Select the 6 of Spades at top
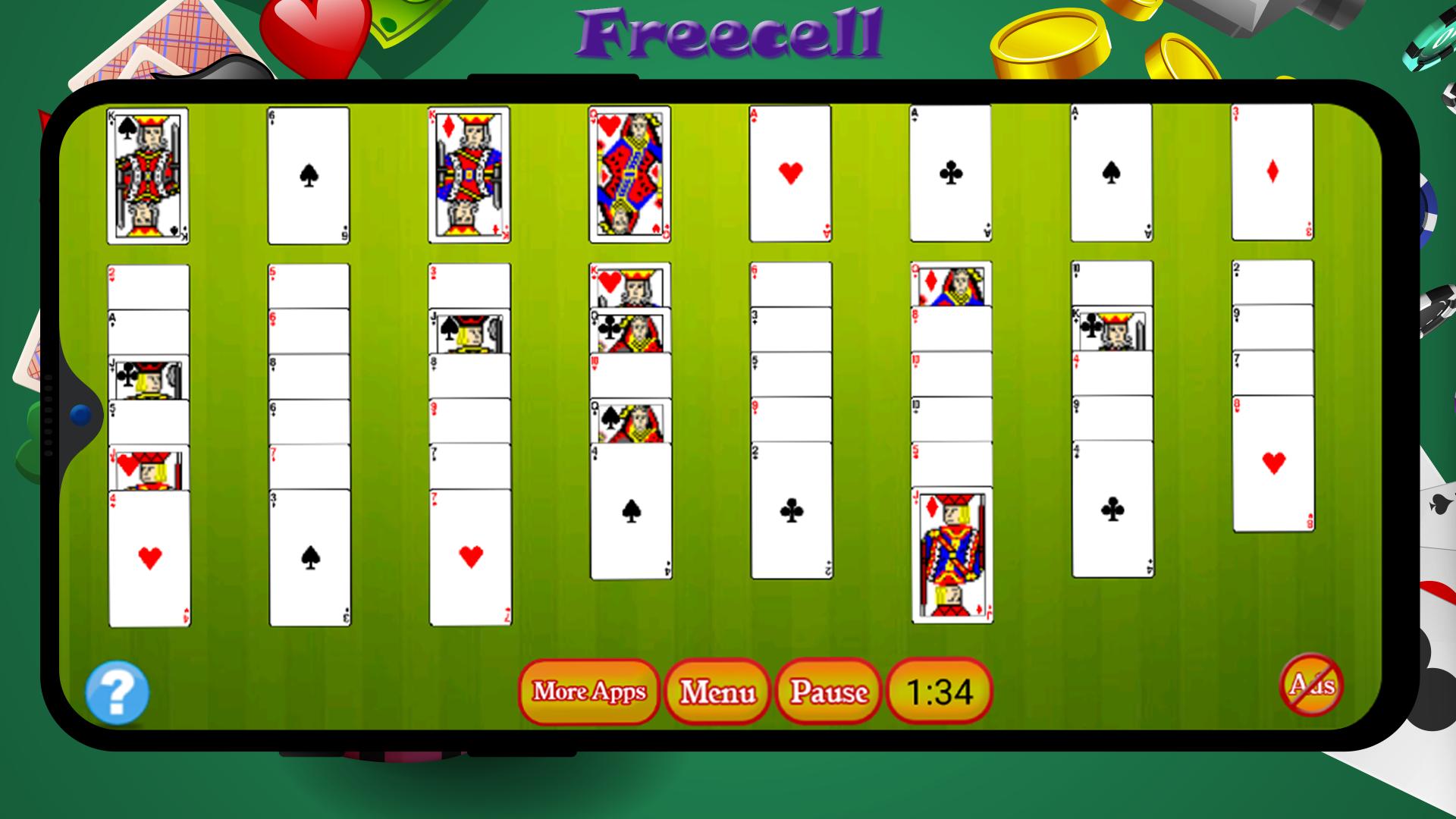The image size is (1456, 819). pos(307,174)
